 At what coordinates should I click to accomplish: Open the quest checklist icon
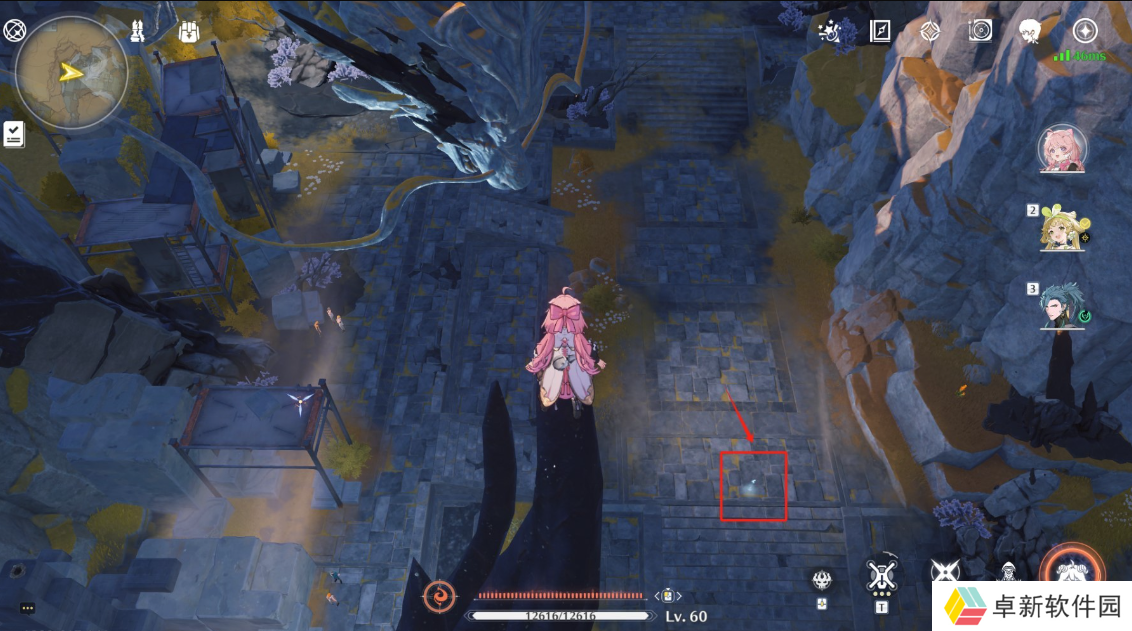pyautogui.click(x=14, y=134)
